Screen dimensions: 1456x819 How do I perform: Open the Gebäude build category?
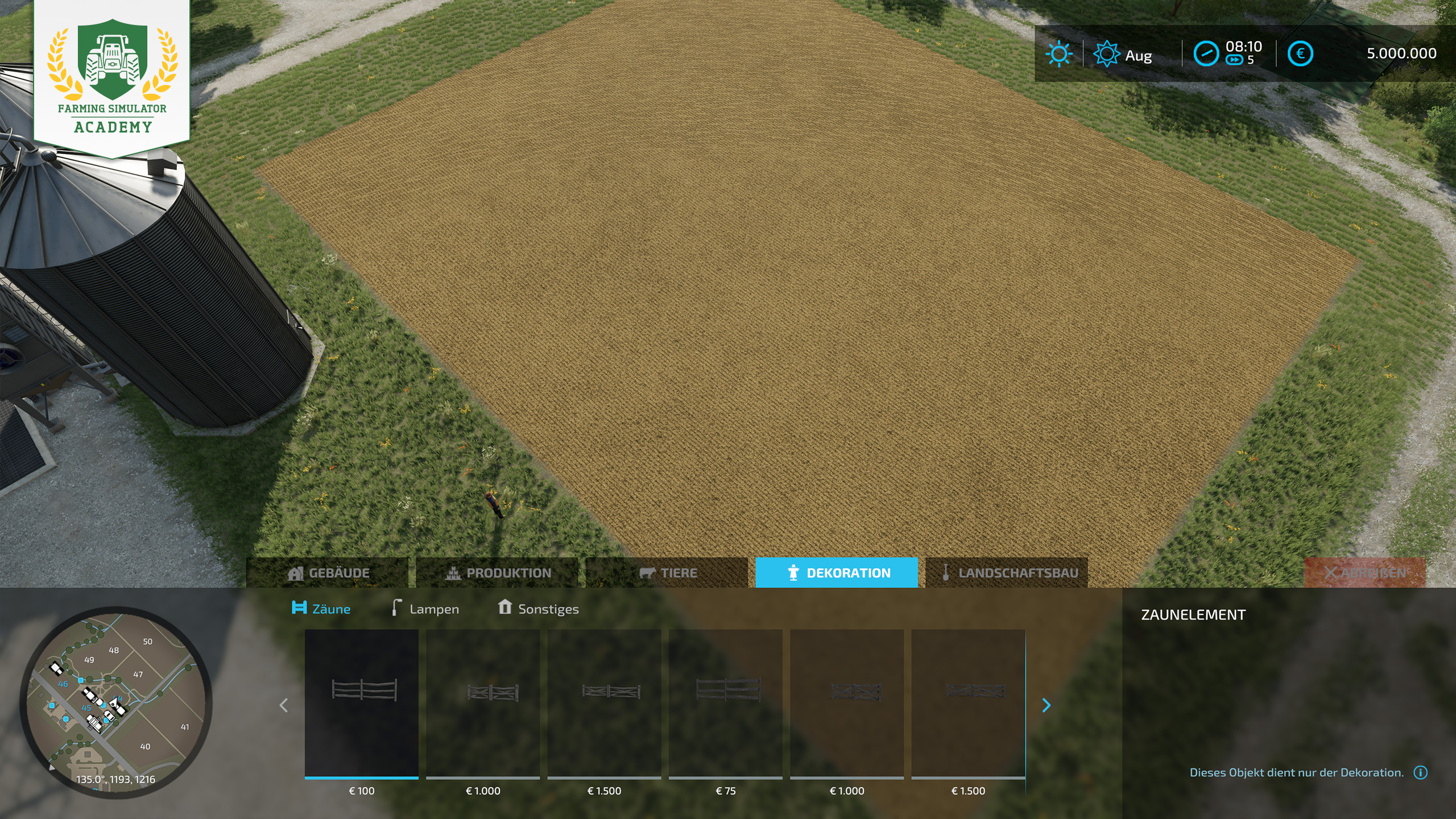point(328,573)
